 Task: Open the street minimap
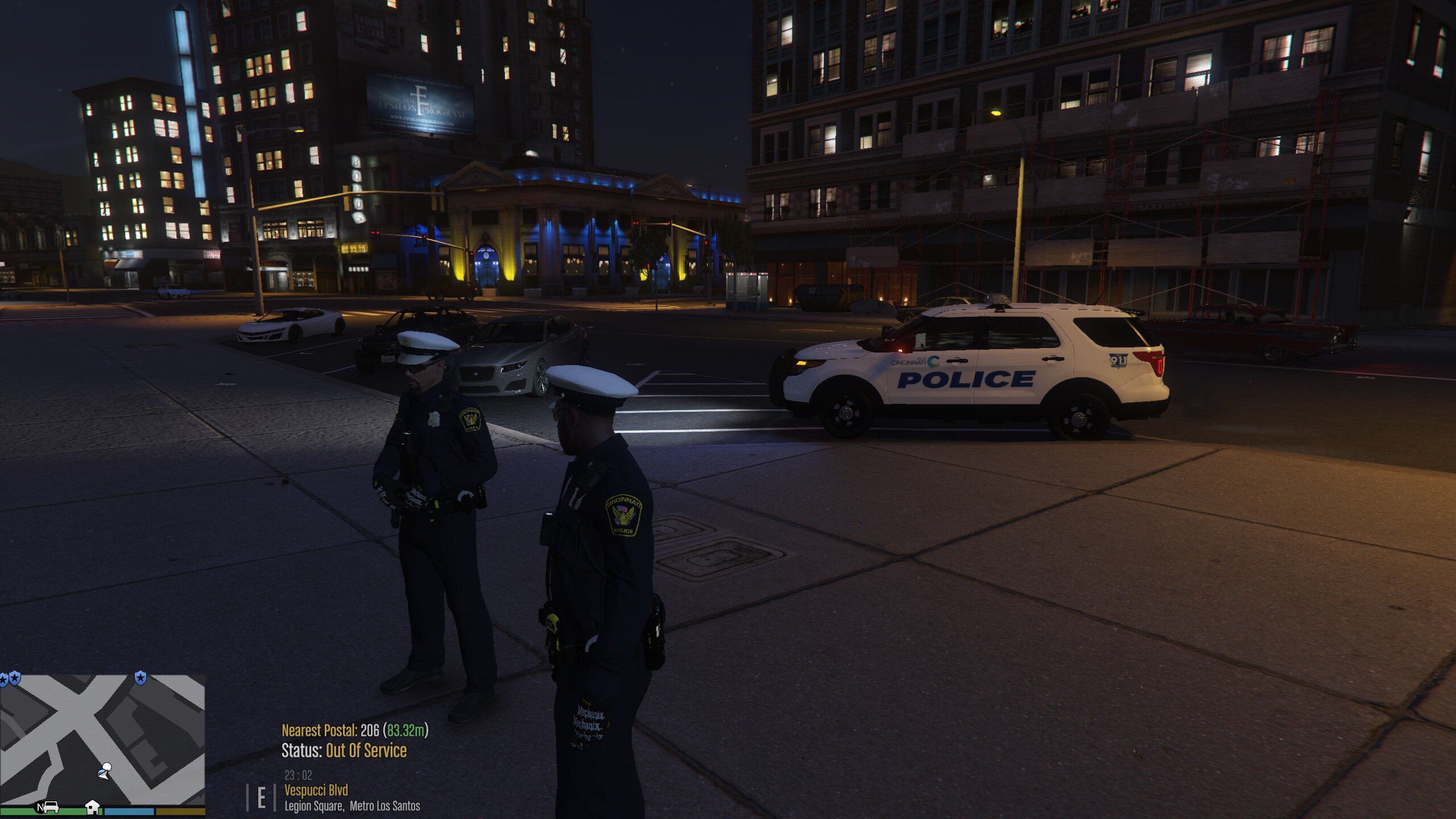tap(102, 739)
